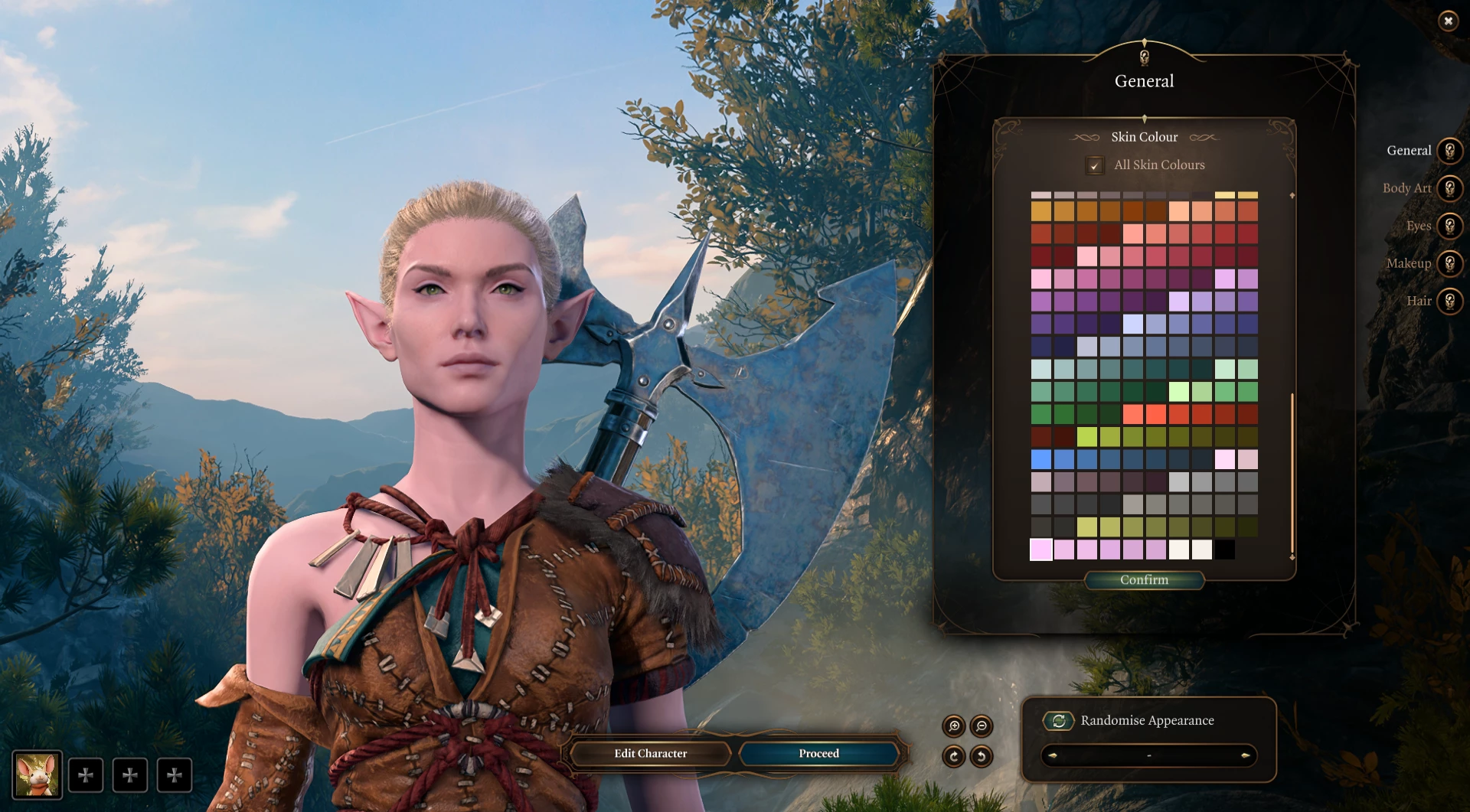Open the Body Art tab
Image resolution: width=1470 pixels, height=812 pixels.
pos(1449,188)
